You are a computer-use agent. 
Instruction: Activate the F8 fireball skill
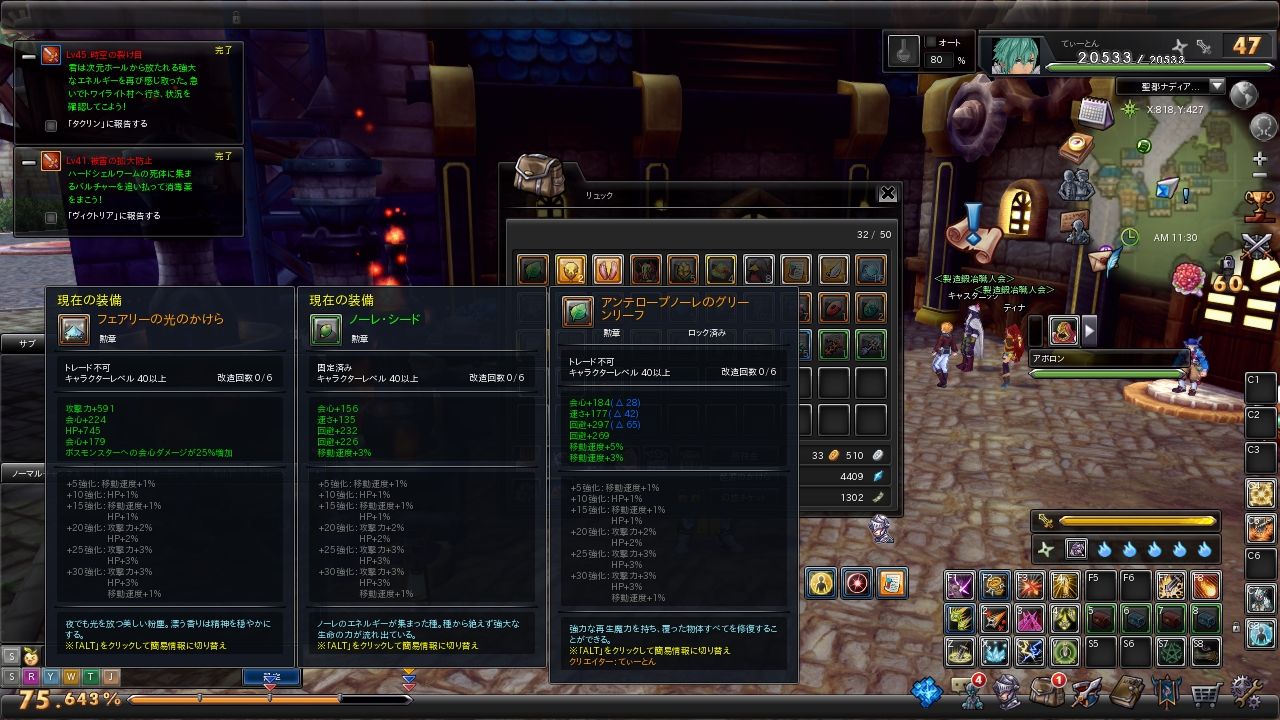tap(1205, 585)
